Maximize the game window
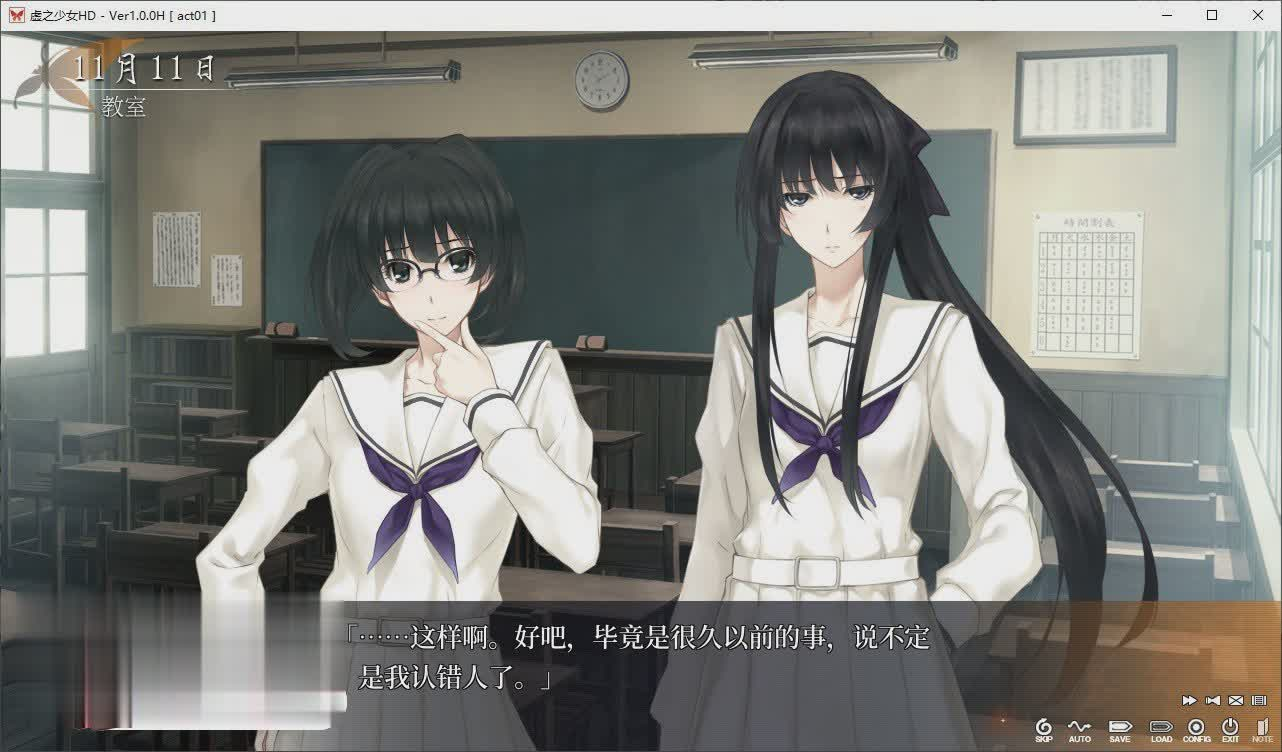The height and width of the screenshot is (752, 1282). (1212, 15)
